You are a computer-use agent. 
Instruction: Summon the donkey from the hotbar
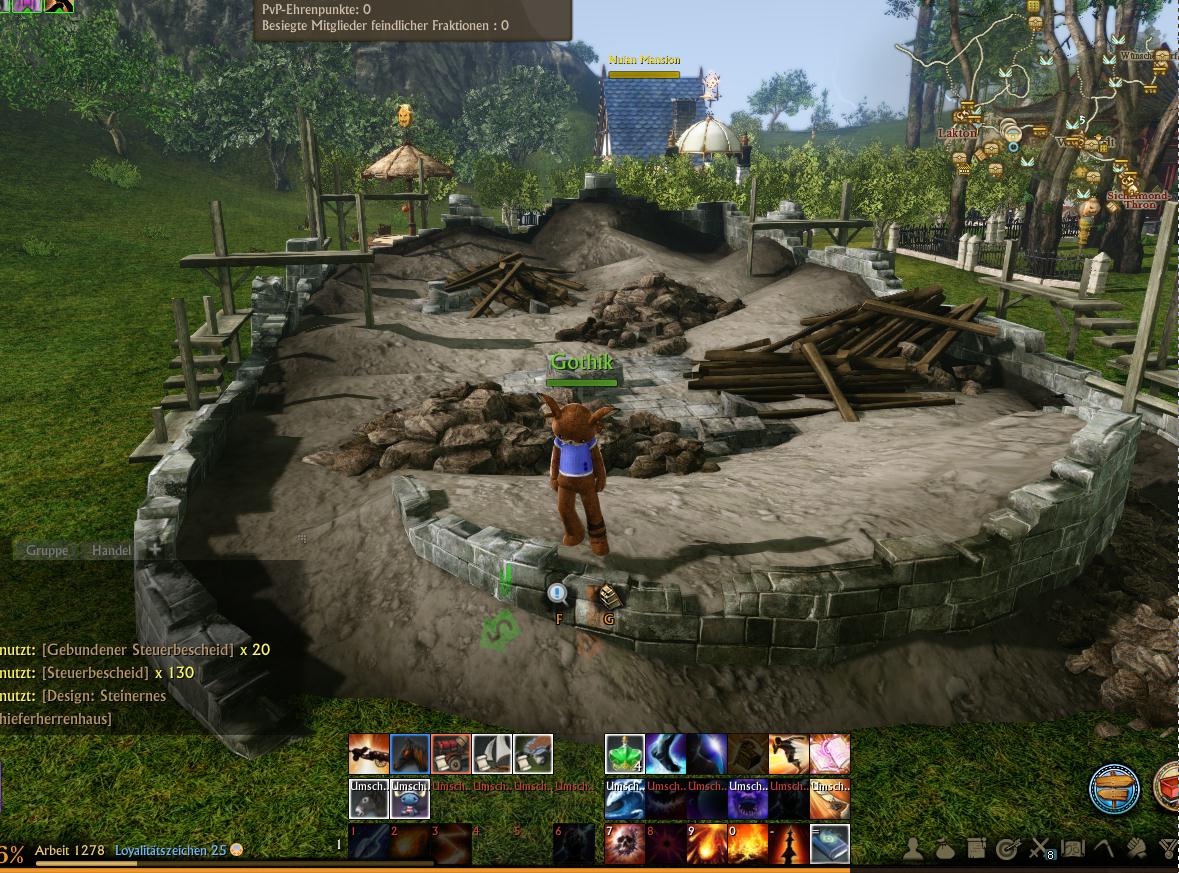pos(368,799)
